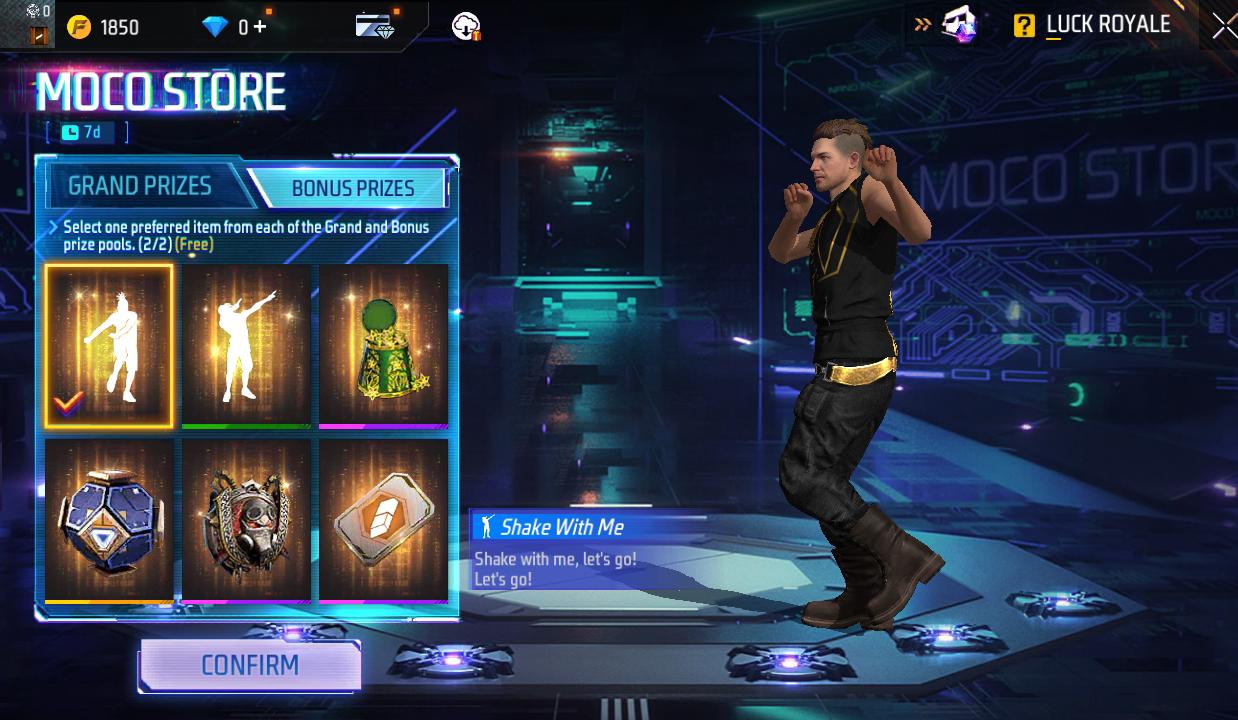
Task: Pick the green and gold ornate prize
Action: coord(383,346)
